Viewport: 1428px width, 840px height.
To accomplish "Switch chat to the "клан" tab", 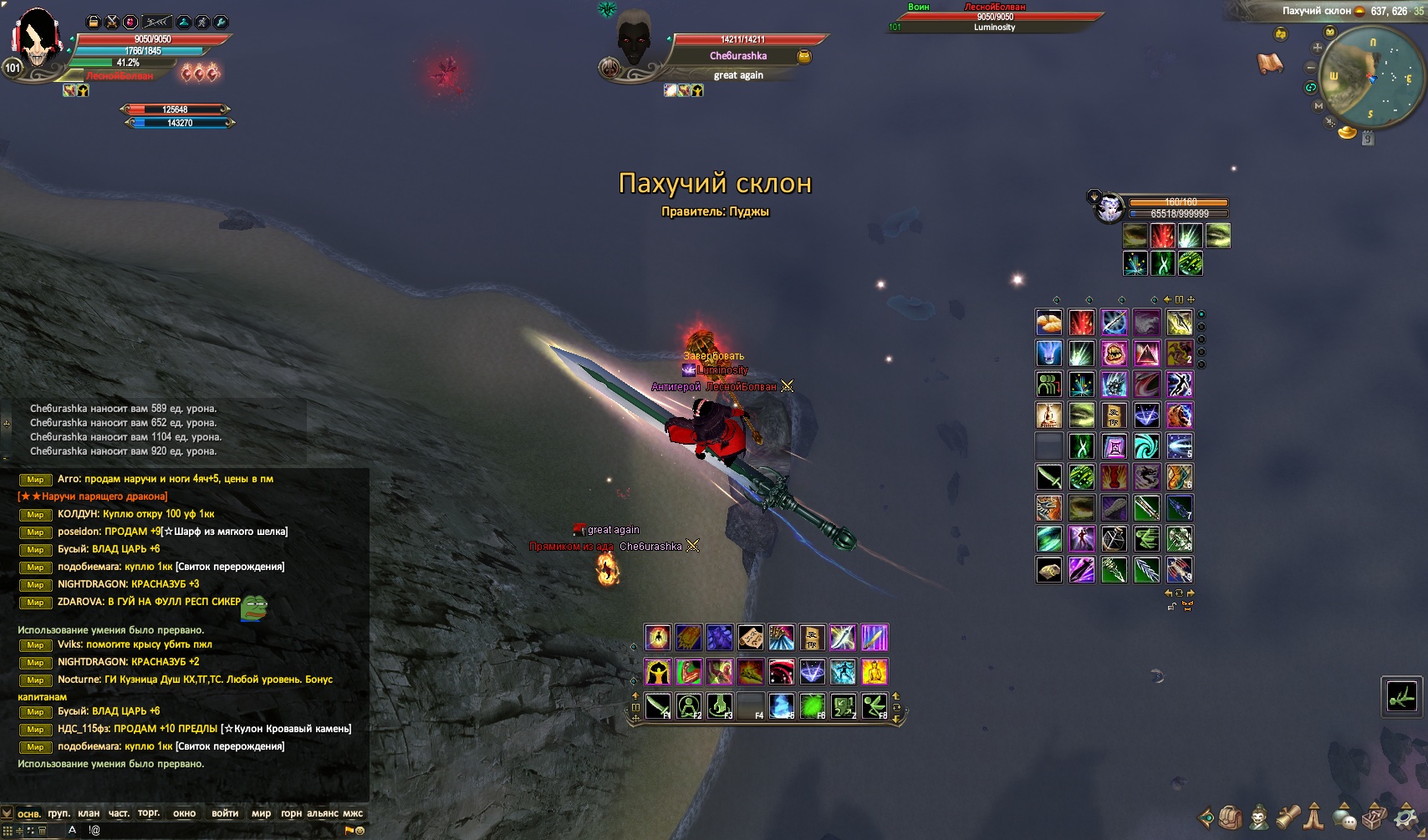I will tap(89, 813).
